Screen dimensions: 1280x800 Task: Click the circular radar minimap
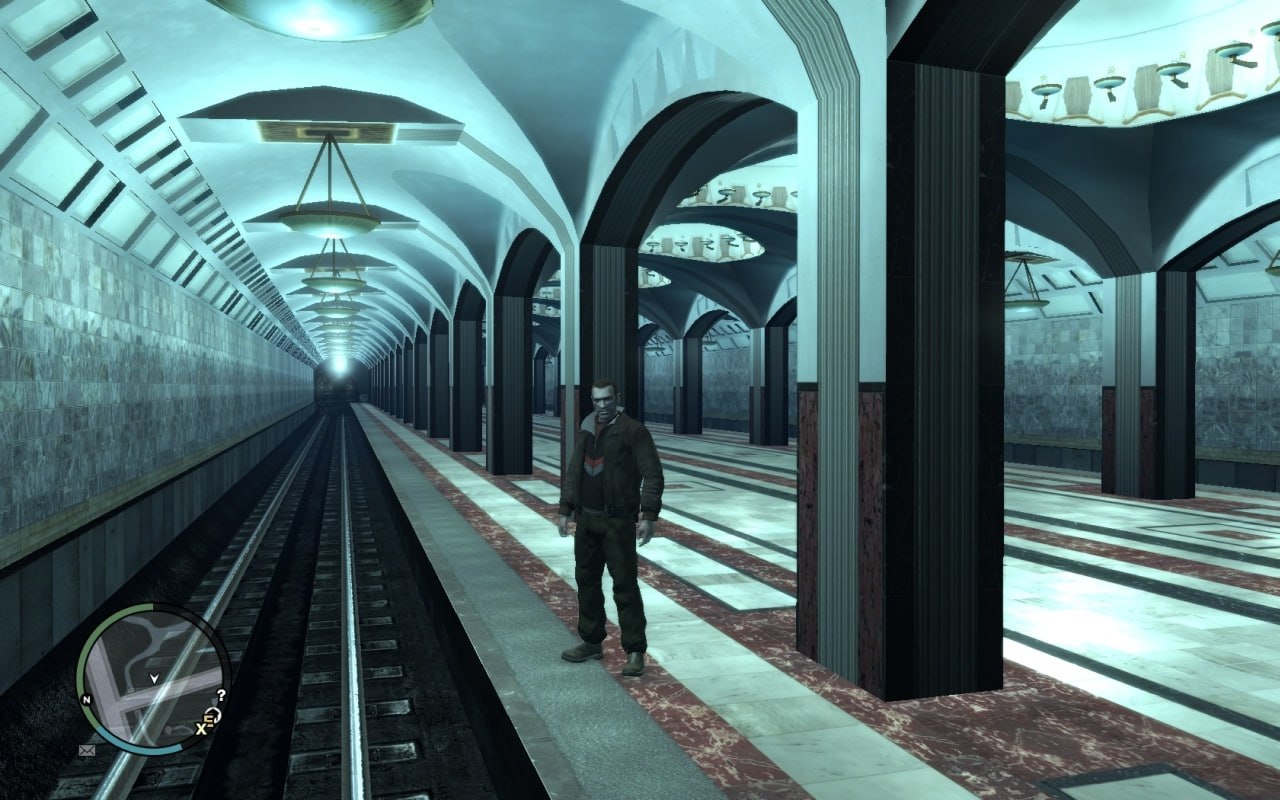152,678
